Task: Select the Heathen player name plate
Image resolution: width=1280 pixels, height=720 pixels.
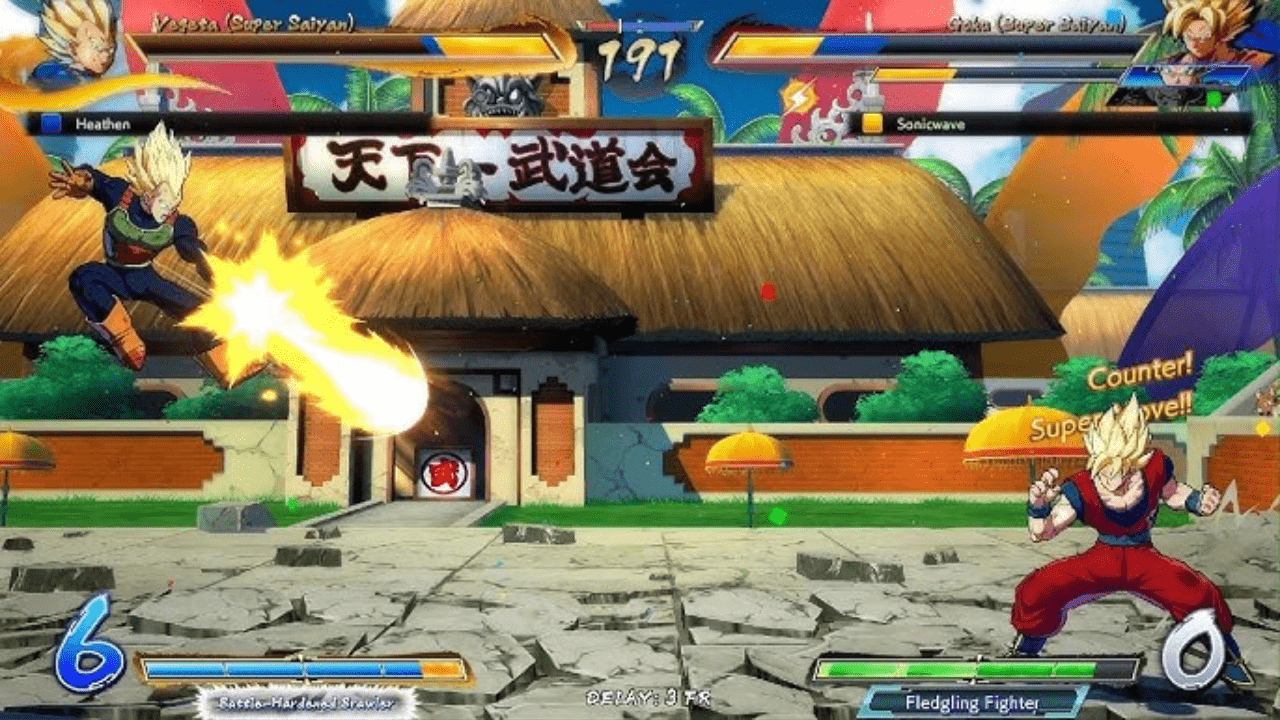Action: [x=102, y=124]
